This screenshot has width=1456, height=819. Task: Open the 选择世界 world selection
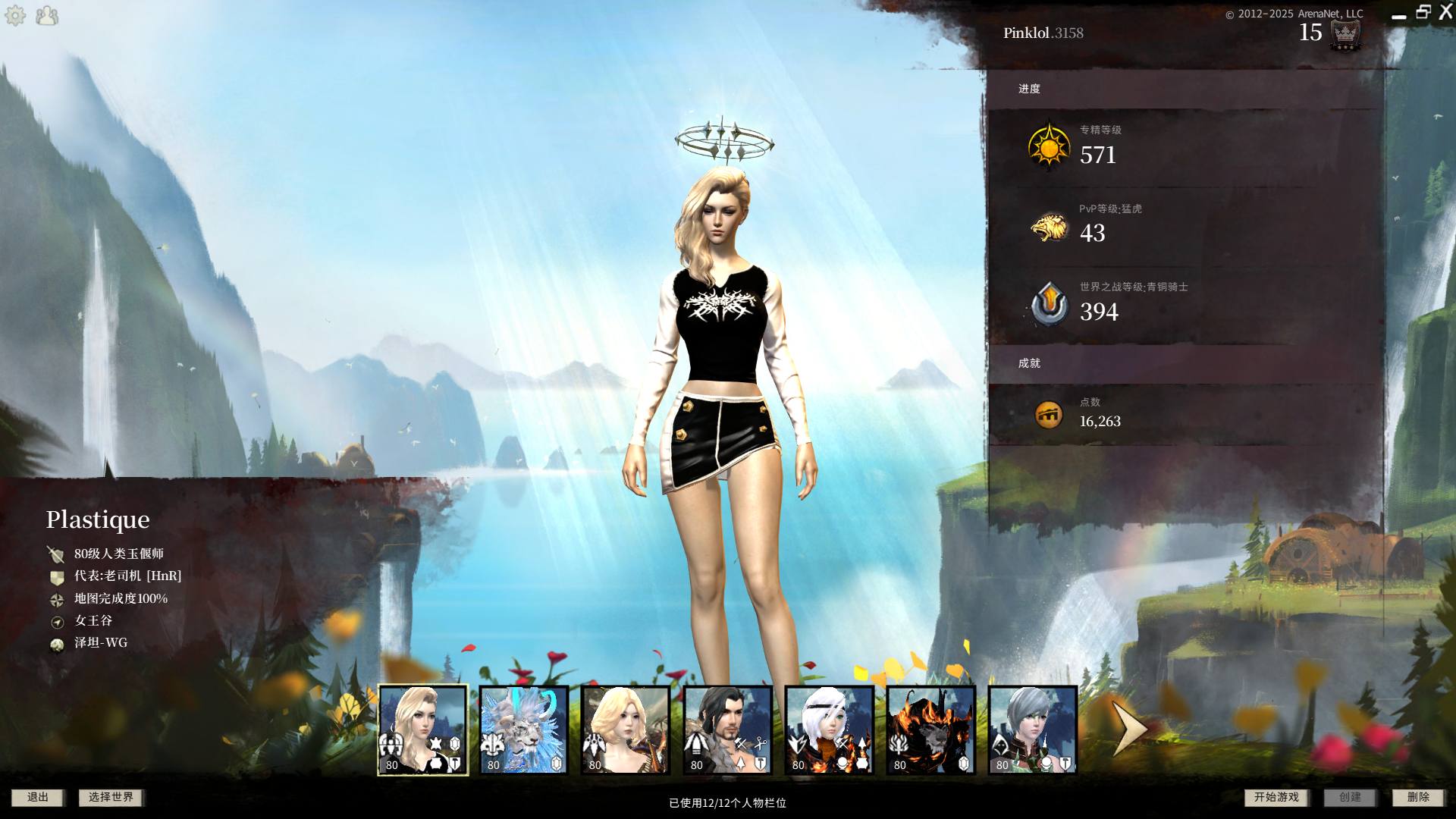pyautogui.click(x=111, y=797)
